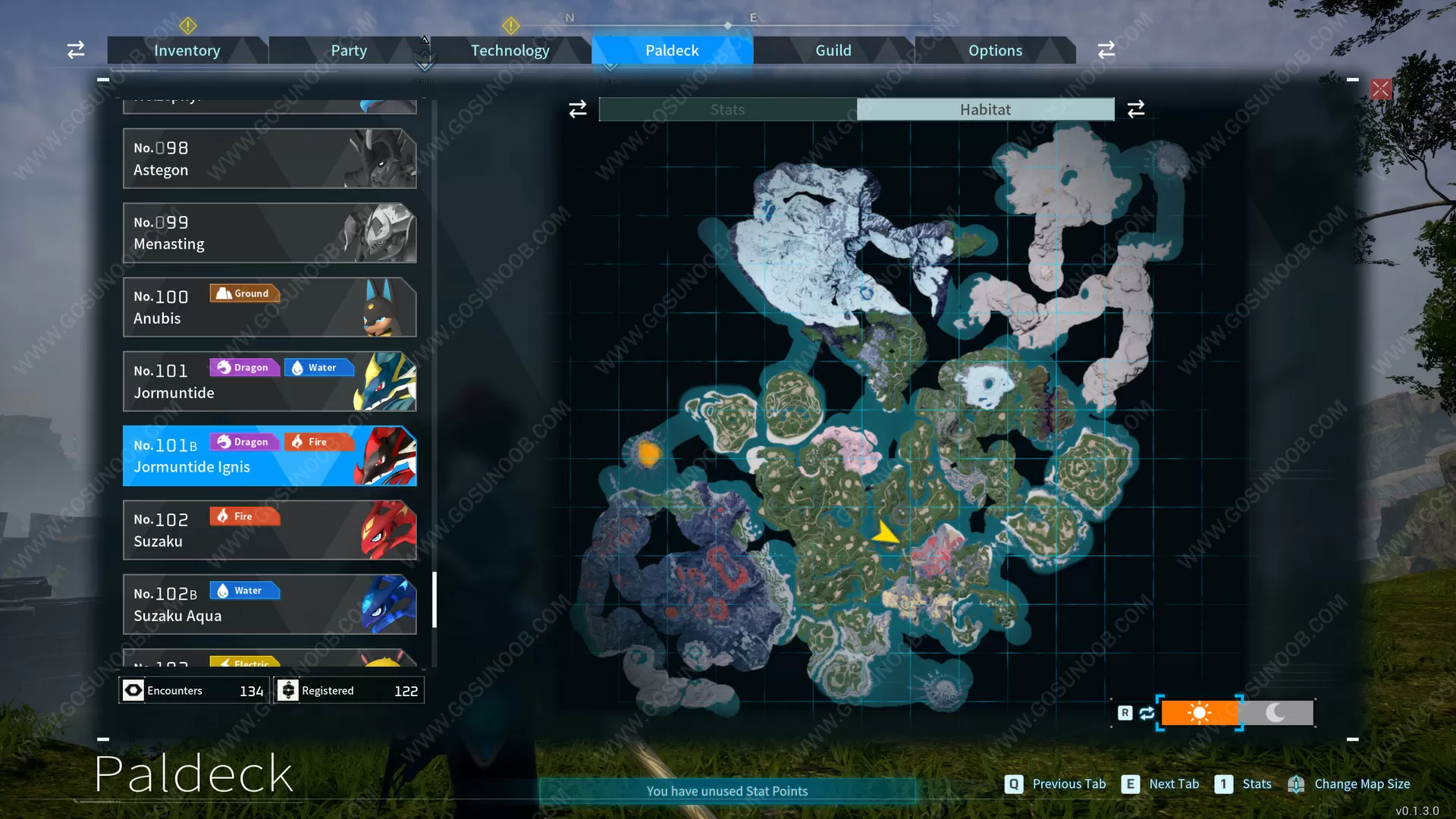Screen dimensions: 1456x819
Task: Open the Guild menu tab
Action: click(x=833, y=50)
